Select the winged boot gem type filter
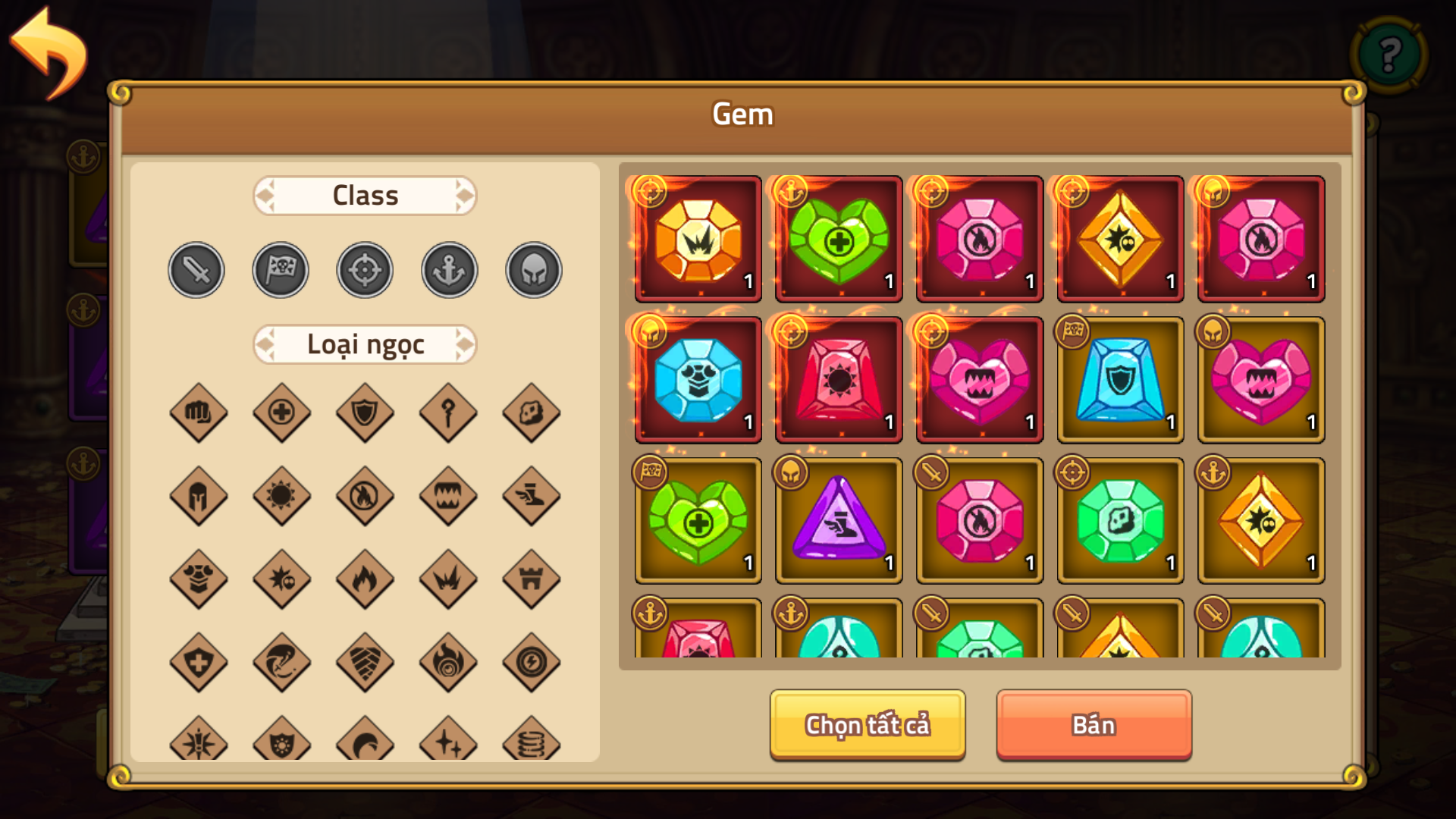The image size is (1456, 819). point(532,497)
